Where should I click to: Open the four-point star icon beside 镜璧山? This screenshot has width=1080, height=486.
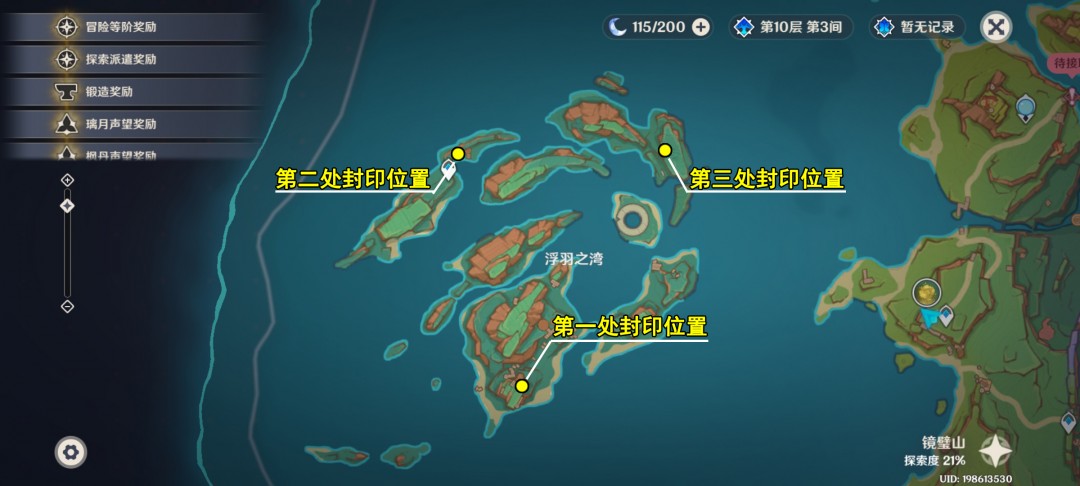pyautogui.click(x=995, y=452)
